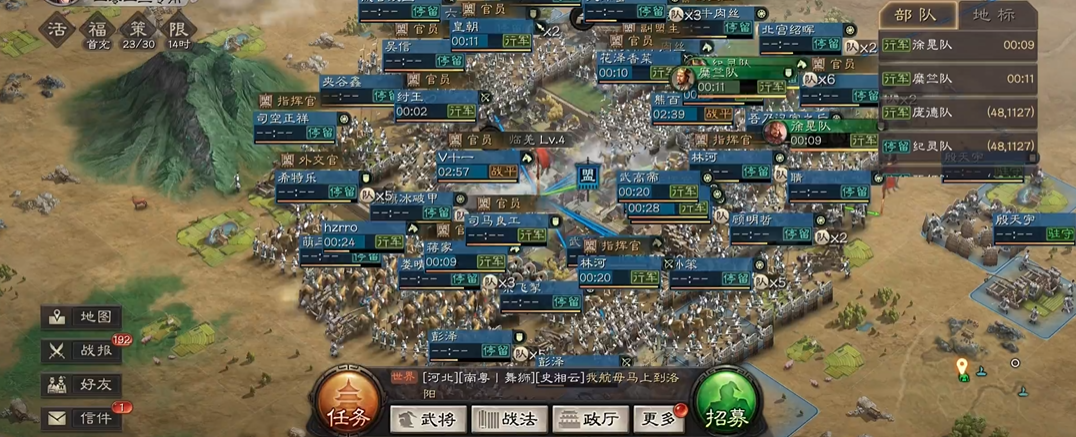This screenshot has height=437, width=1076.
Task: Open the 好友 friends list
Action: 84,384
